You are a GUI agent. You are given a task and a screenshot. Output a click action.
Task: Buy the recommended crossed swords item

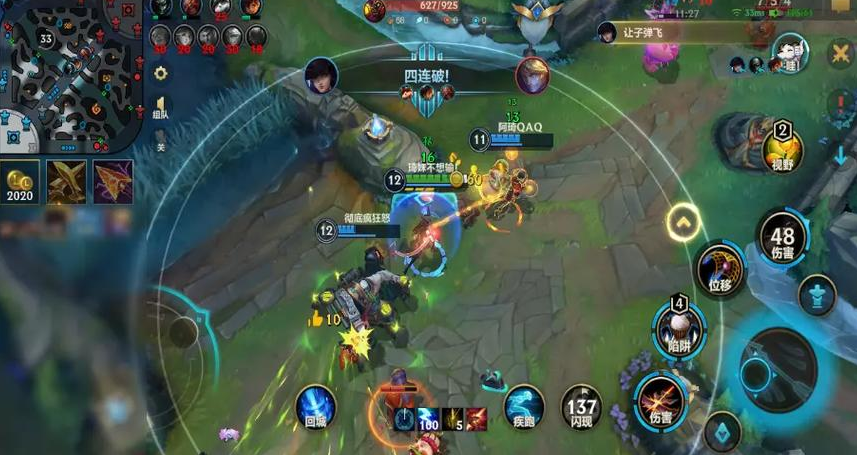coord(66,182)
